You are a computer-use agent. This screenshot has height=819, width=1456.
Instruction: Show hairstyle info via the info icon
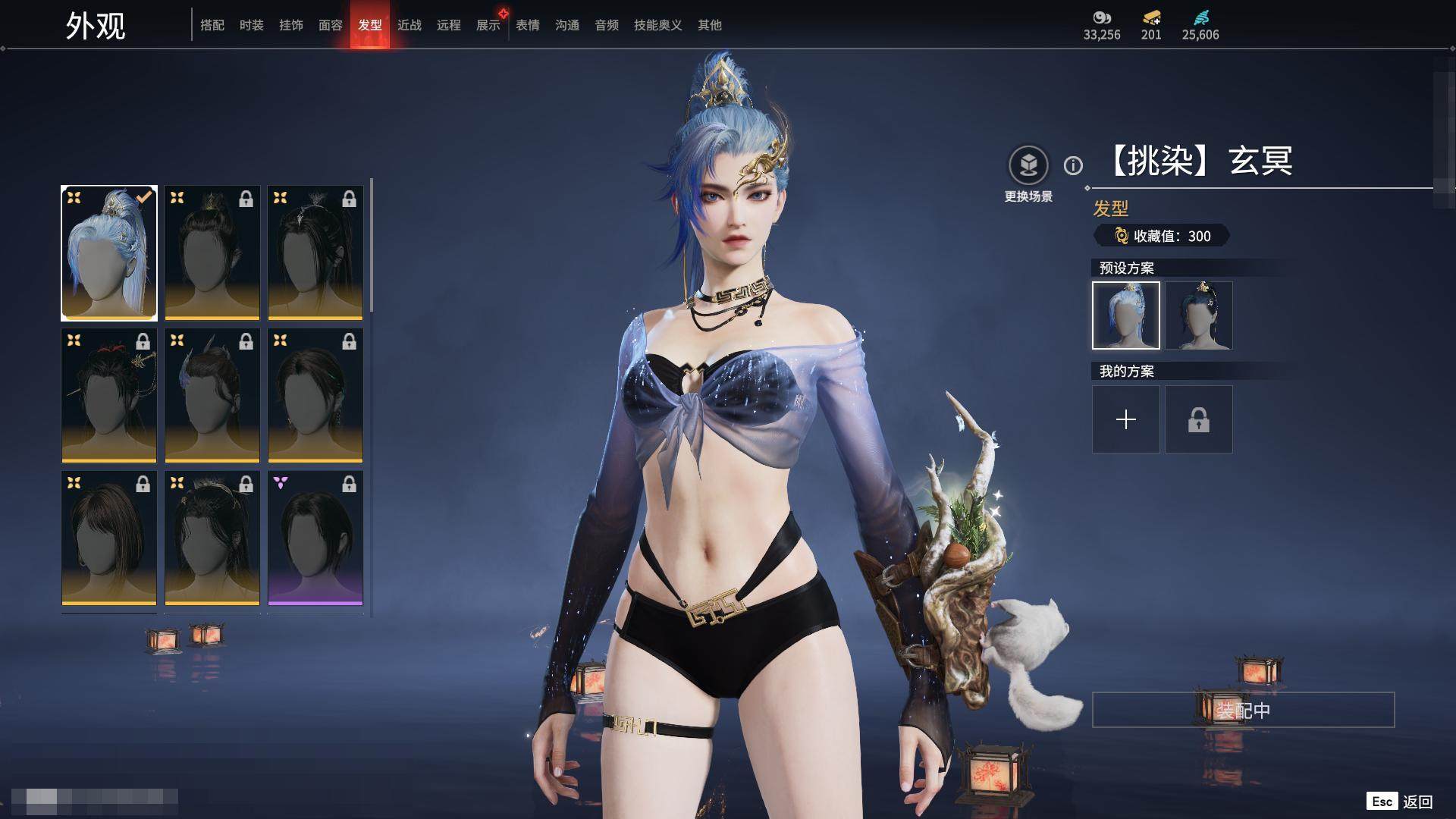pos(1073,165)
